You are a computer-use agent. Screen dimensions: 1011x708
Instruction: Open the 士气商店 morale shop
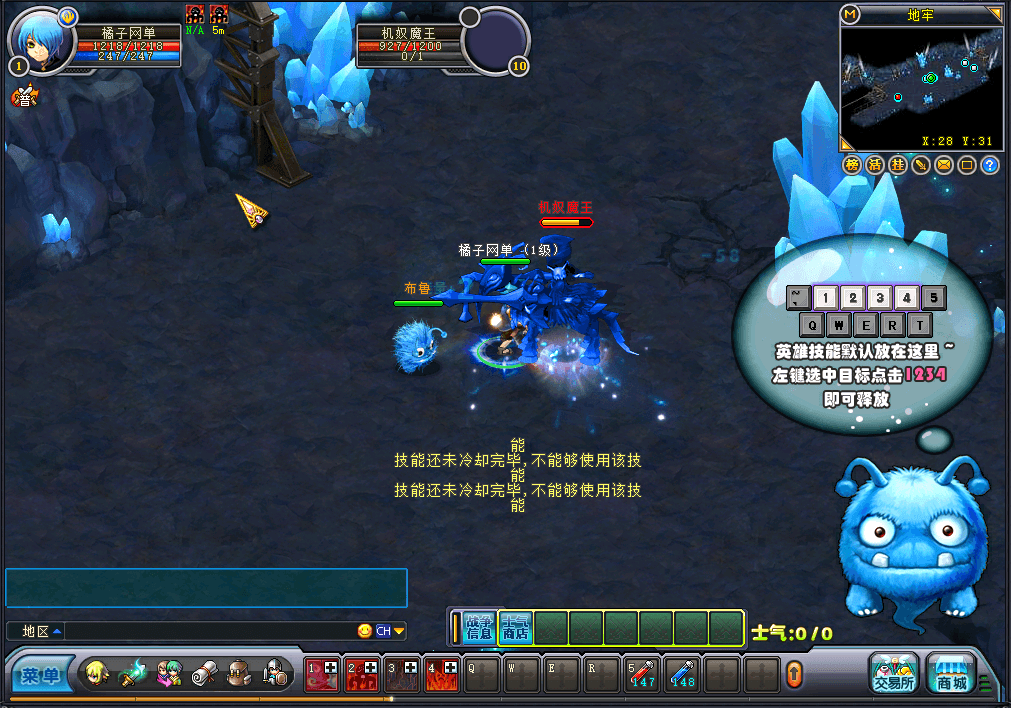515,627
